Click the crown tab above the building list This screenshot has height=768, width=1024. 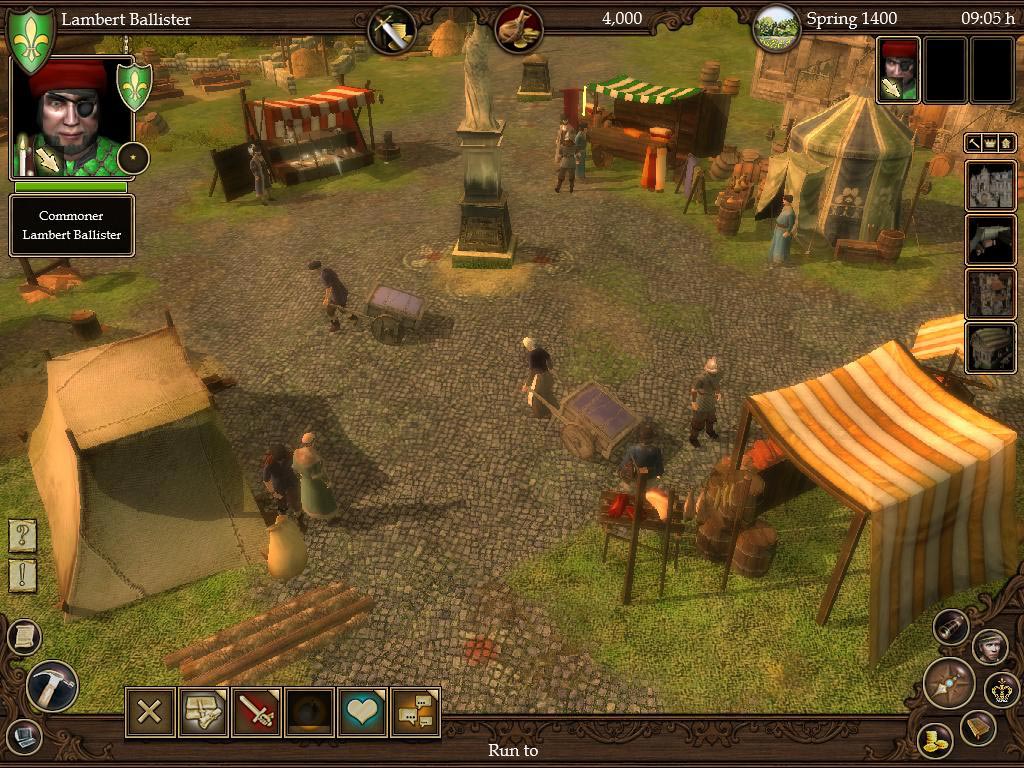990,144
